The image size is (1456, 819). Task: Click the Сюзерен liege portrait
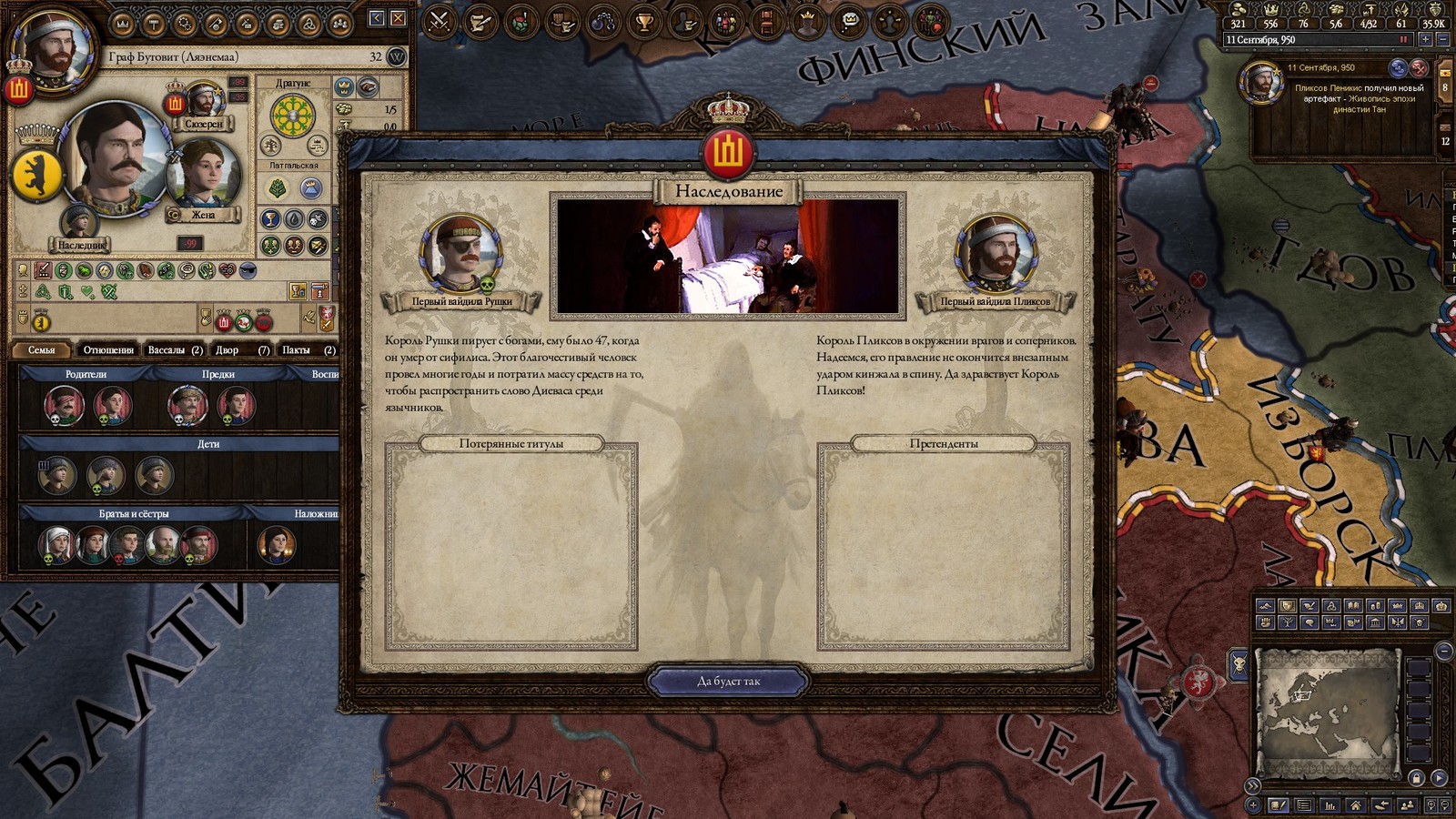(204, 100)
